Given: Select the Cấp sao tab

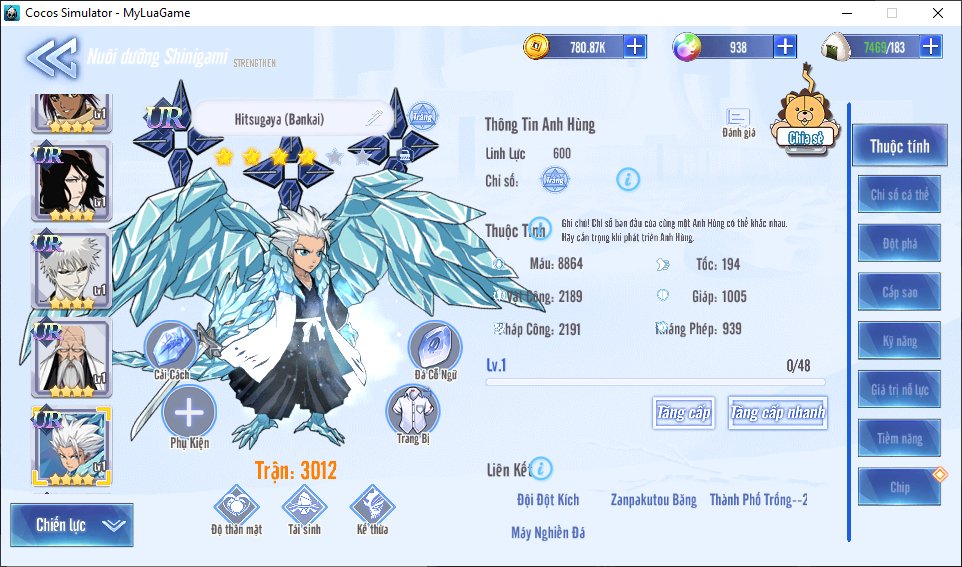Looking at the screenshot, I should (899, 292).
